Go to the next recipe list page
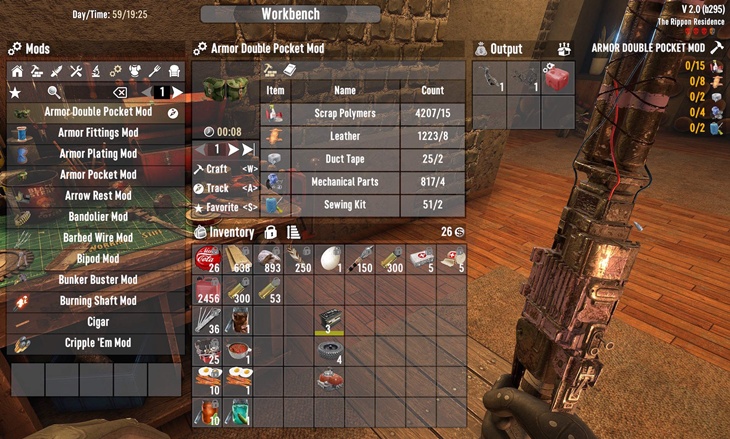The image size is (730, 439). click(177, 92)
